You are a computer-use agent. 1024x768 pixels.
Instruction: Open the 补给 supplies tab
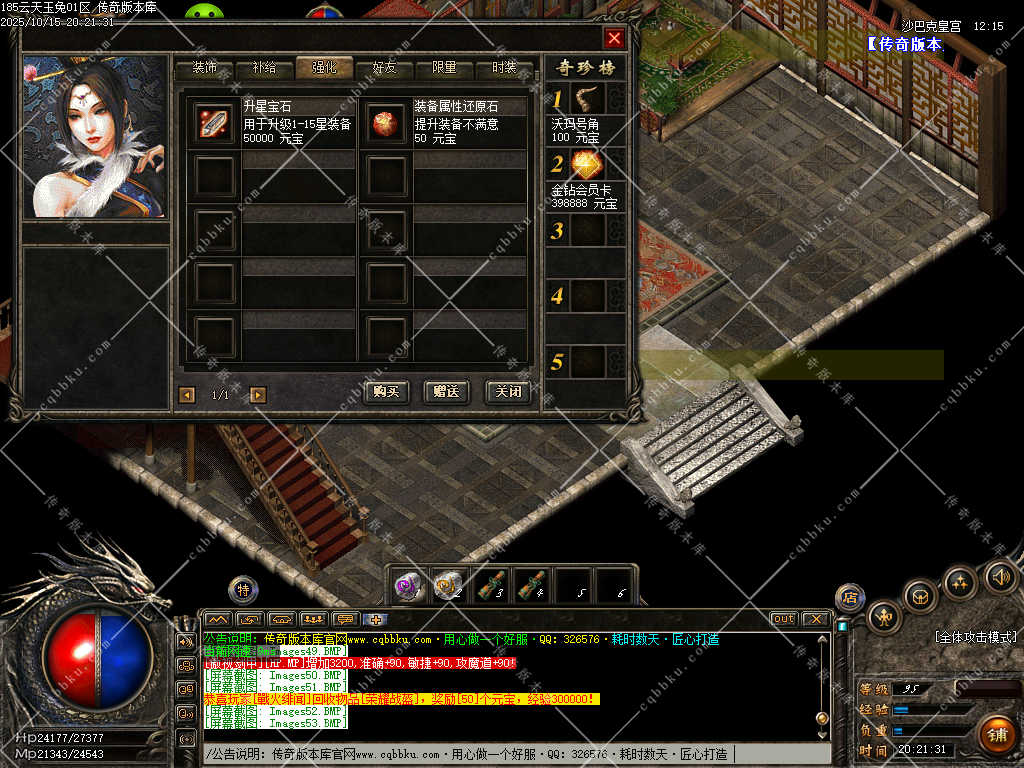pos(265,68)
